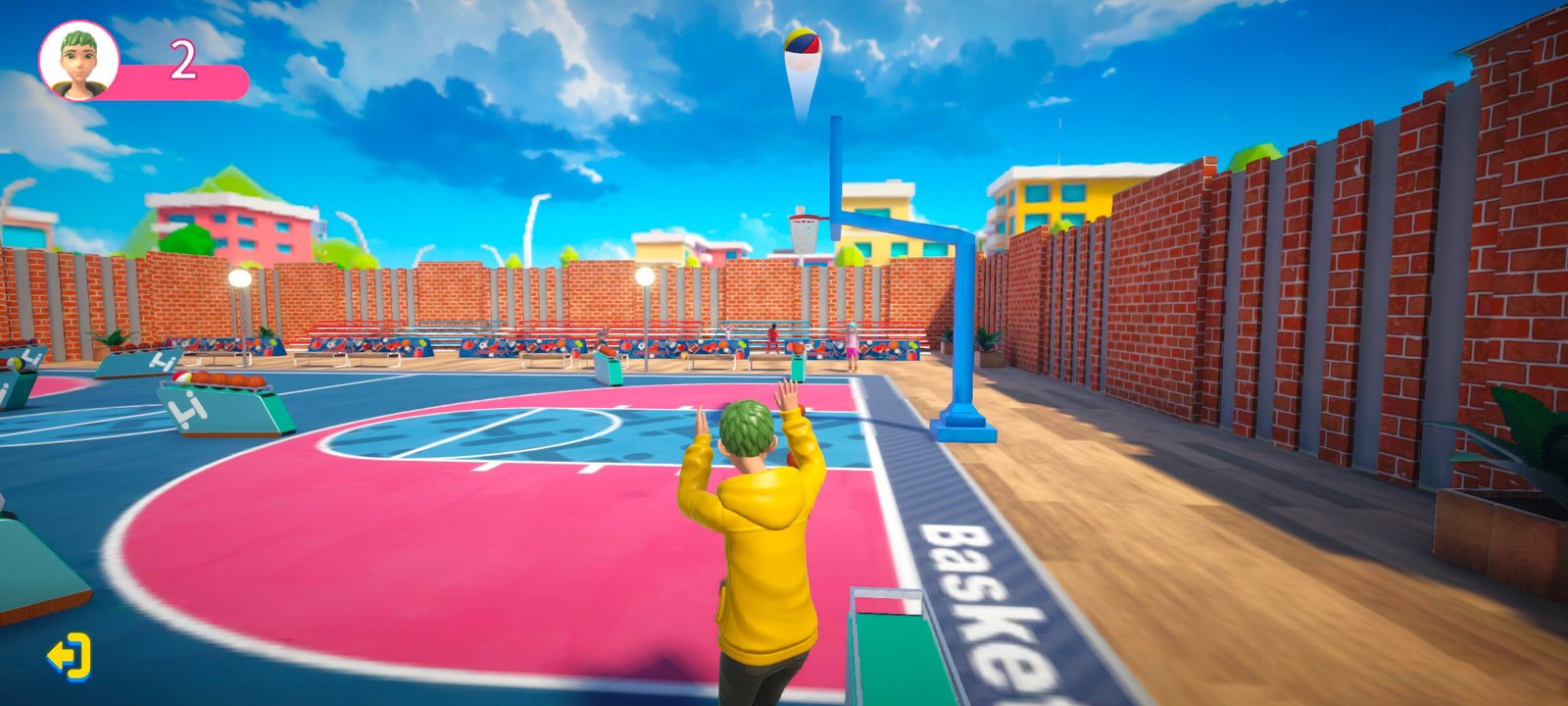The image size is (1568, 706).
Task: Select the left street lamp
Action: click(238, 277)
